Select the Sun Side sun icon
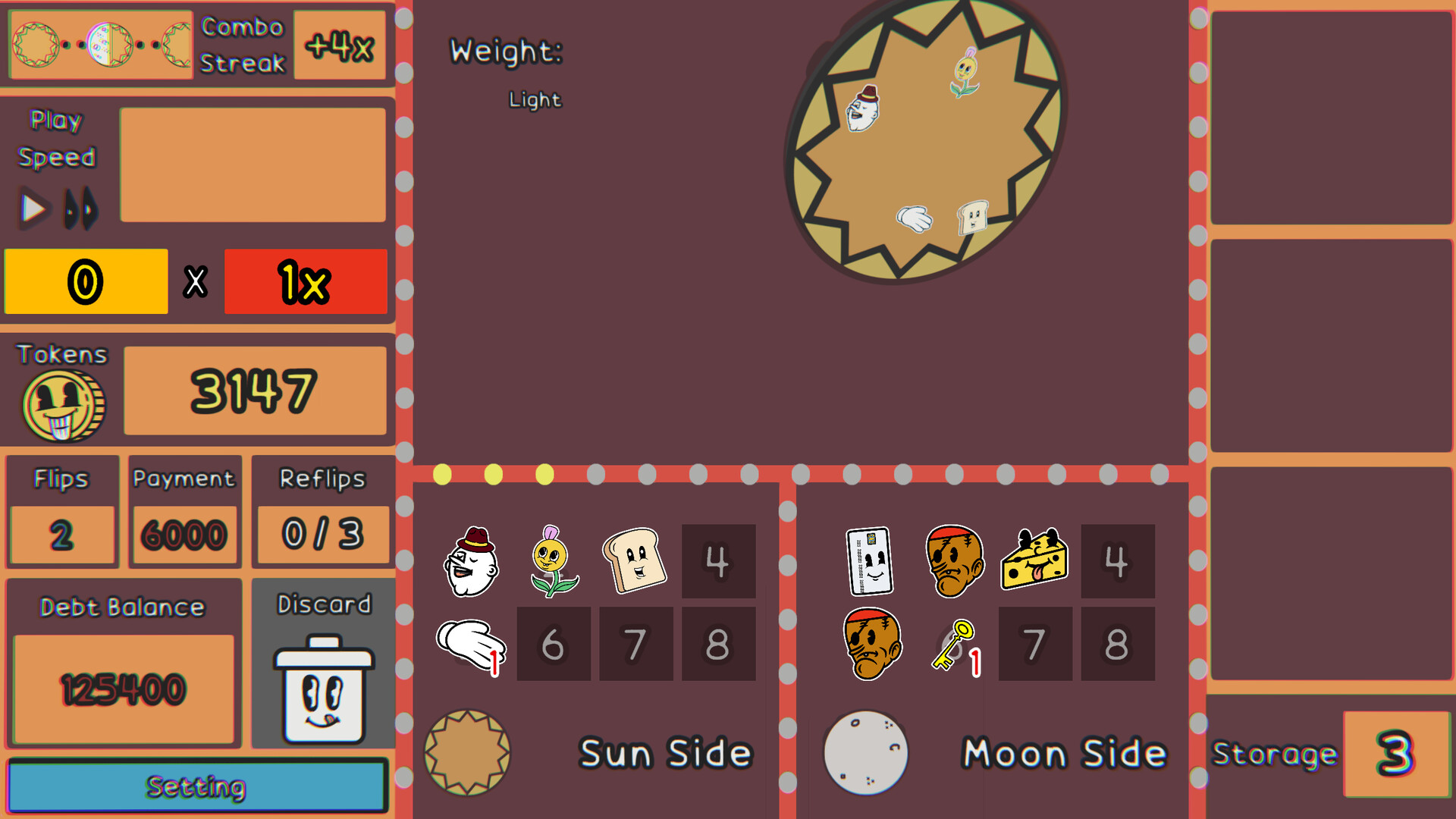The width and height of the screenshot is (1456, 819). point(467,751)
